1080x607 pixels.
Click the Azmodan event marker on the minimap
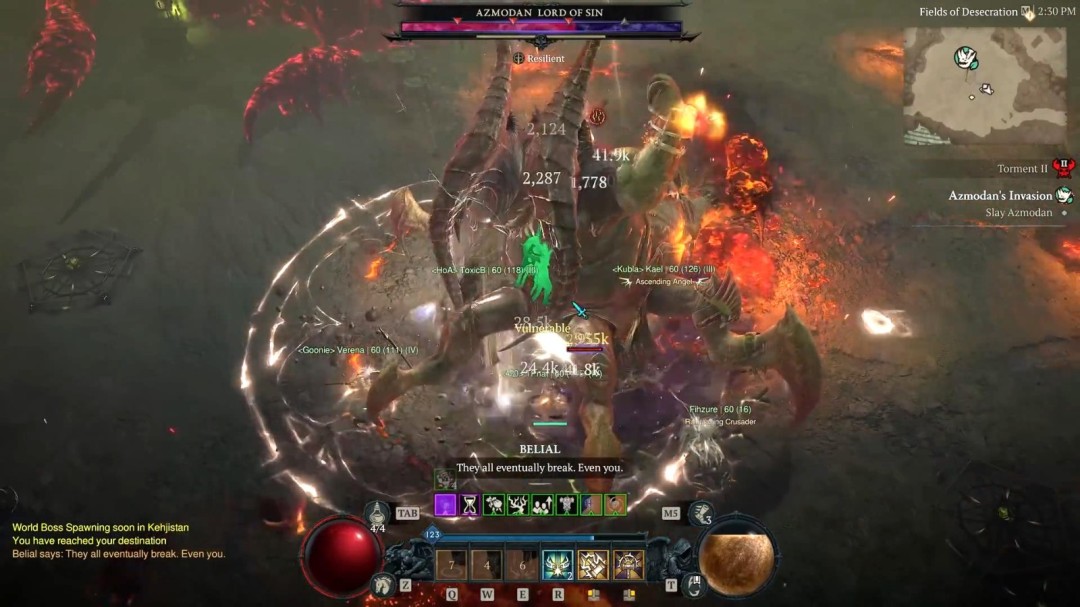click(x=965, y=57)
